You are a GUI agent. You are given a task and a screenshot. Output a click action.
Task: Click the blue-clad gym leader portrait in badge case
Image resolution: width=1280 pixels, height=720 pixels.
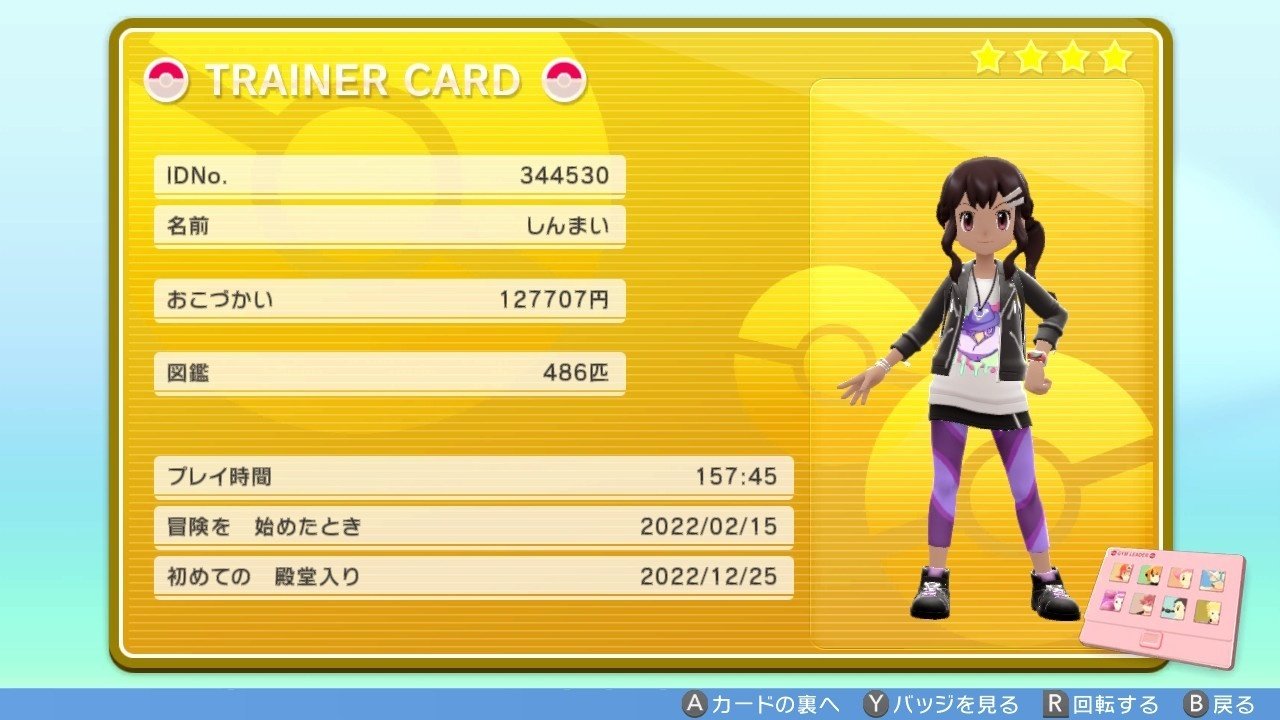click(x=1212, y=578)
